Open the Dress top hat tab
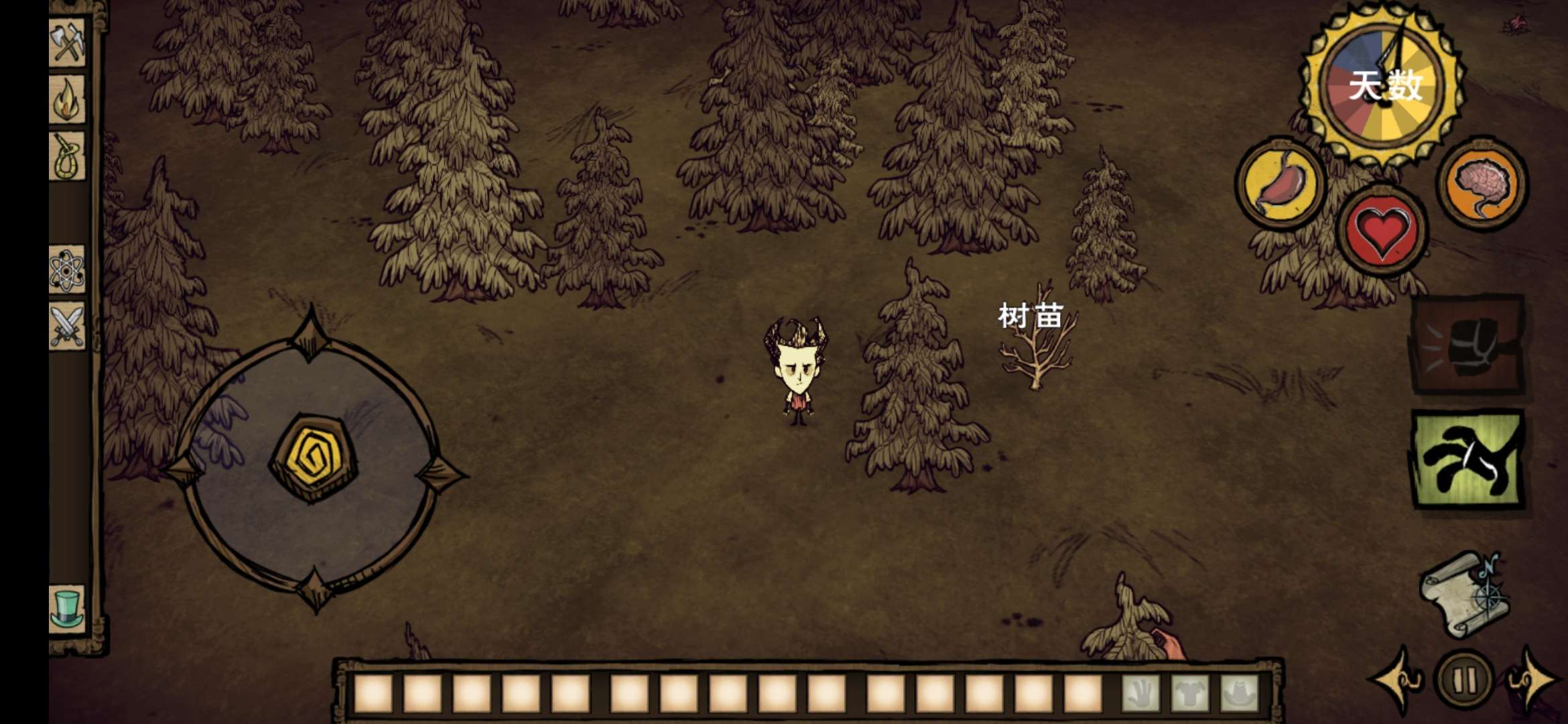1568x724 pixels. click(67, 609)
